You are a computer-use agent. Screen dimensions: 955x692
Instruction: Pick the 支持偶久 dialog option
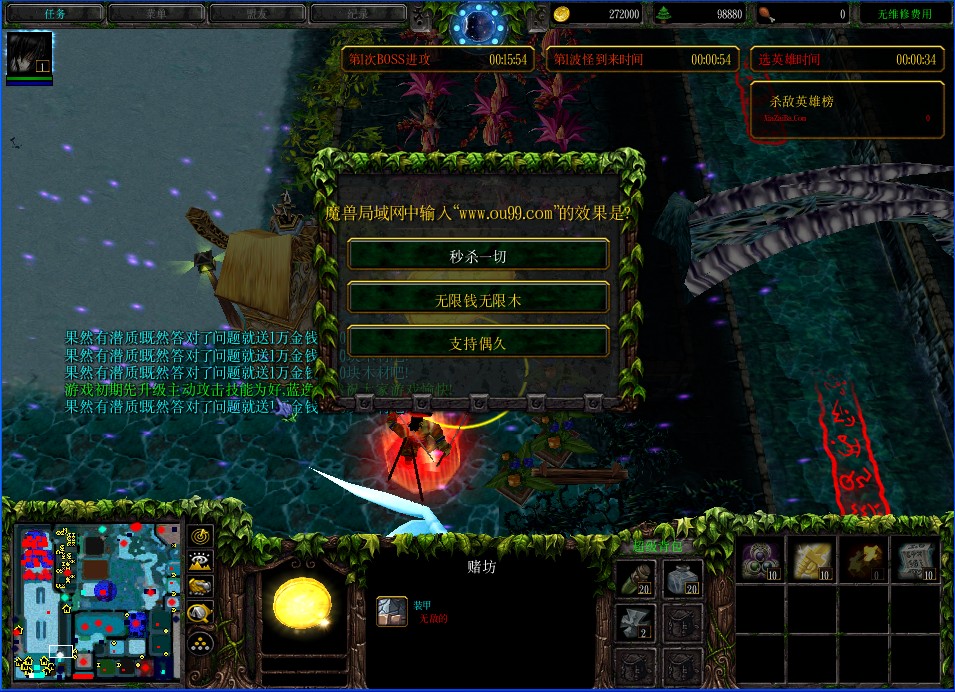coord(478,342)
